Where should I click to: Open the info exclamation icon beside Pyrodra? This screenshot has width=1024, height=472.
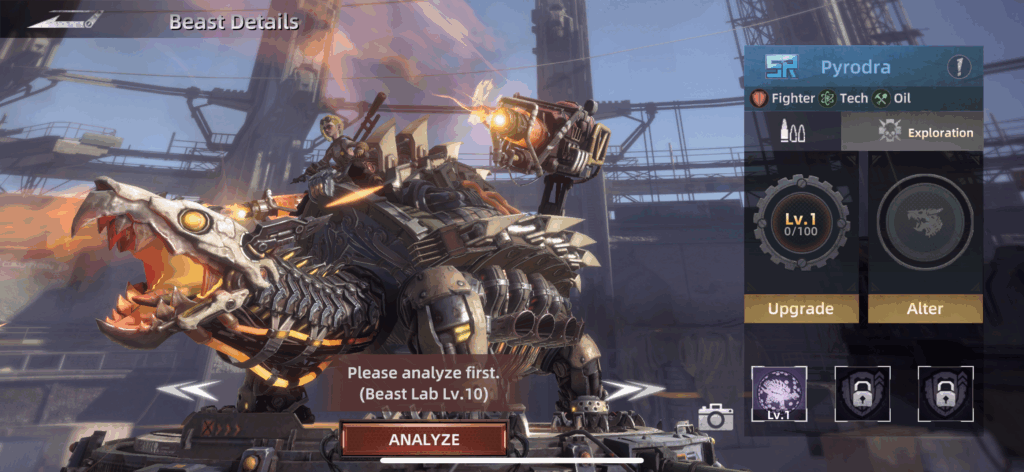click(959, 68)
